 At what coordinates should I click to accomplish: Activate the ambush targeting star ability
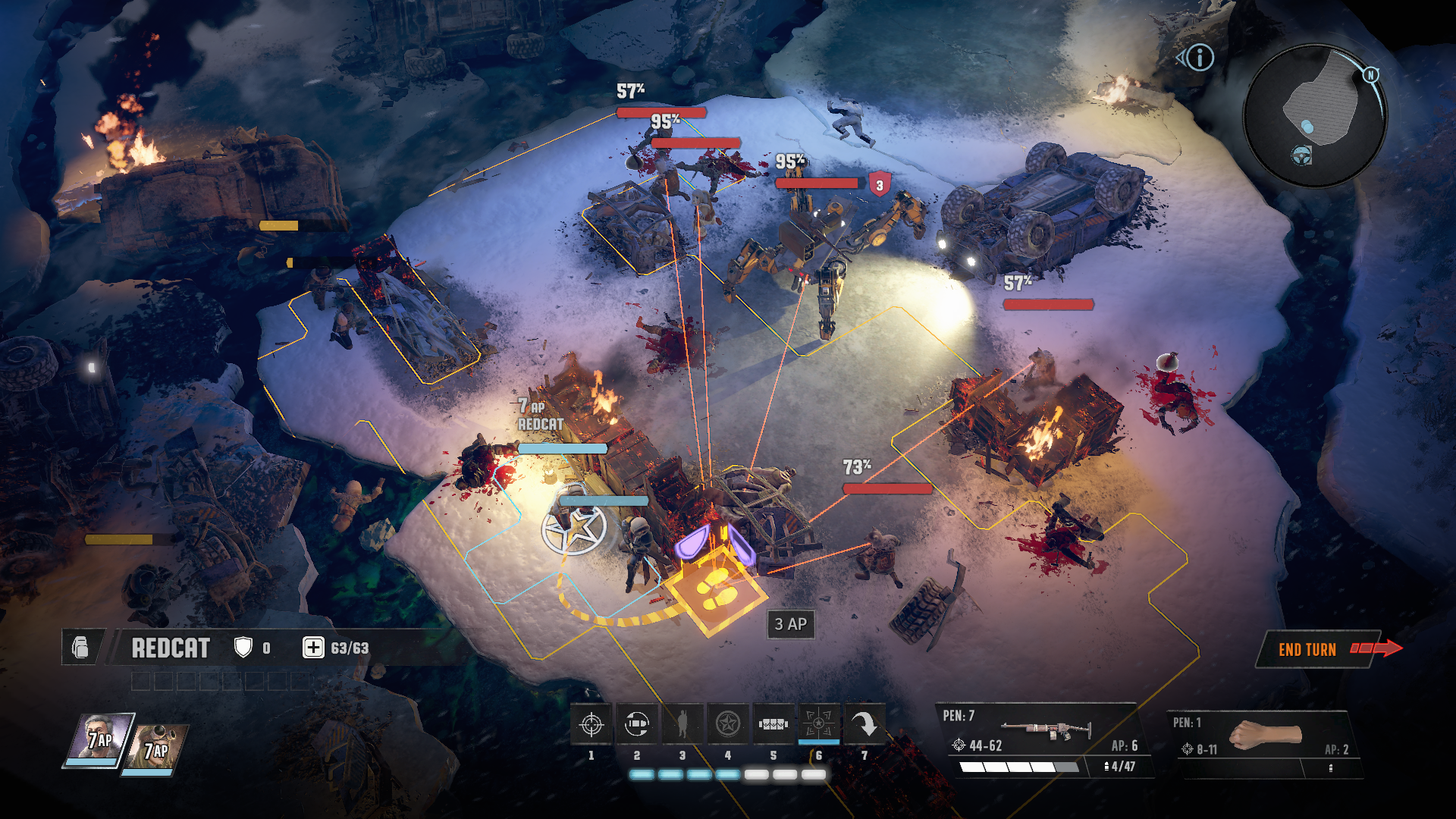[819, 725]
